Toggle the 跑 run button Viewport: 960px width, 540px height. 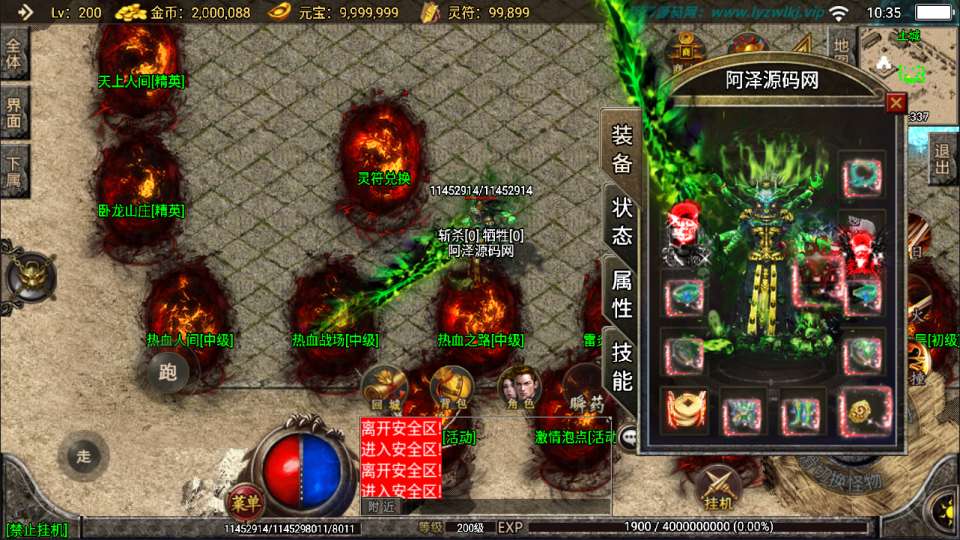tap(168, 373)
